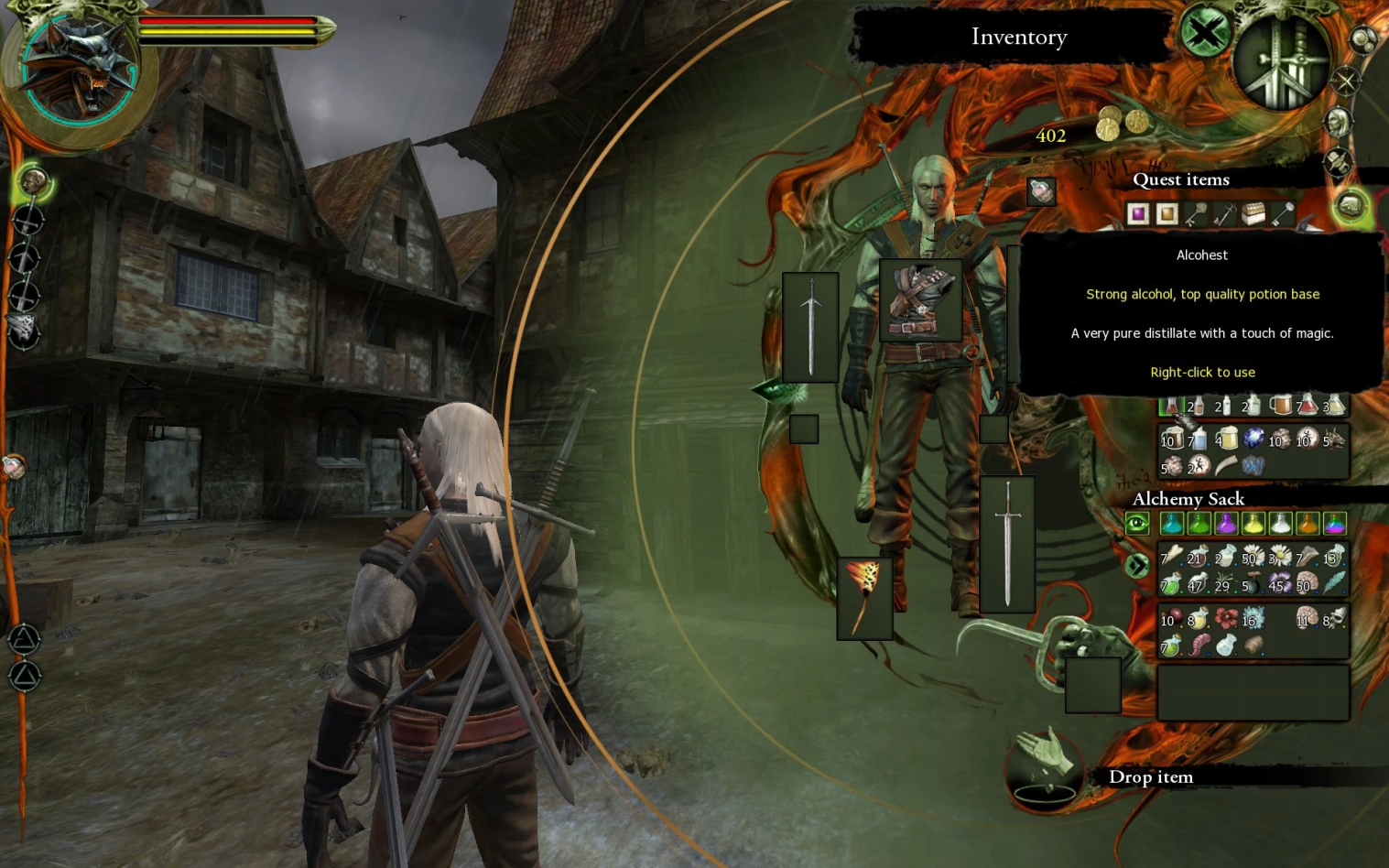Screen dimensions: 1389x868
Task: Choose the purple potion filter in Alchemy Sack
Action: 1226,524
